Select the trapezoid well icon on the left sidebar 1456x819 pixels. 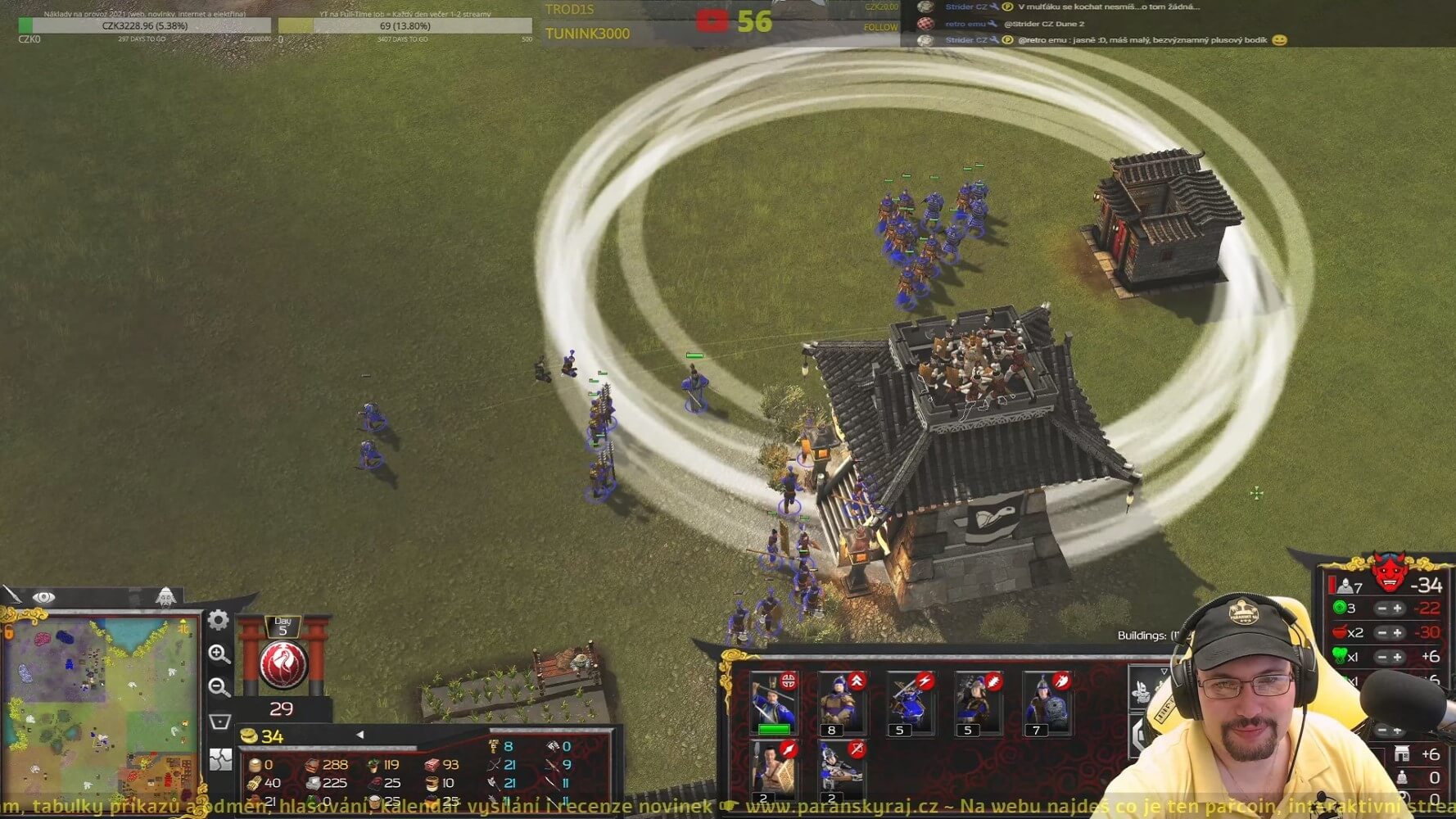(x=219, y=718)
